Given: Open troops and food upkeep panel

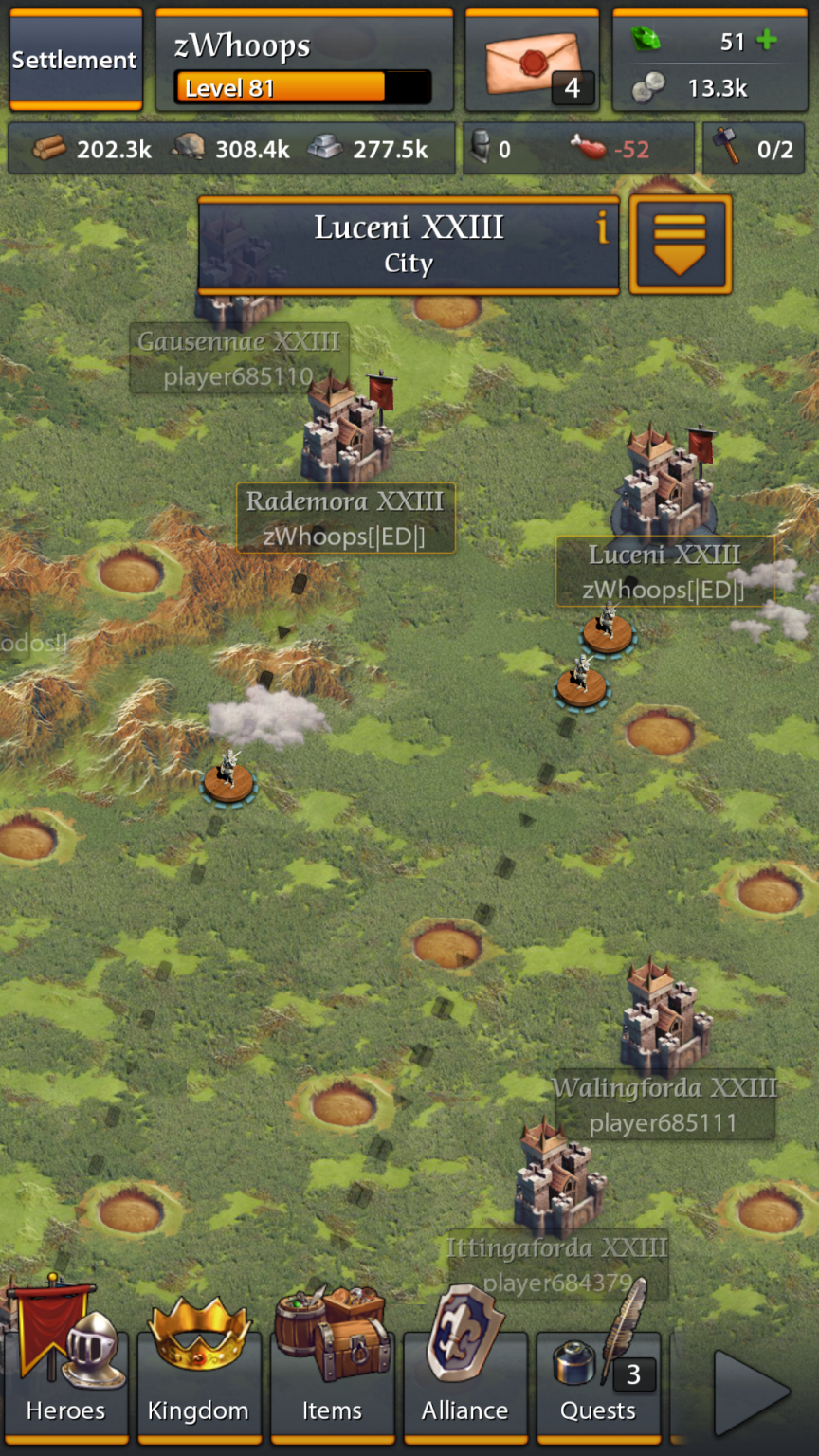Looking at the screenshot, I should [x=578, y=149].
